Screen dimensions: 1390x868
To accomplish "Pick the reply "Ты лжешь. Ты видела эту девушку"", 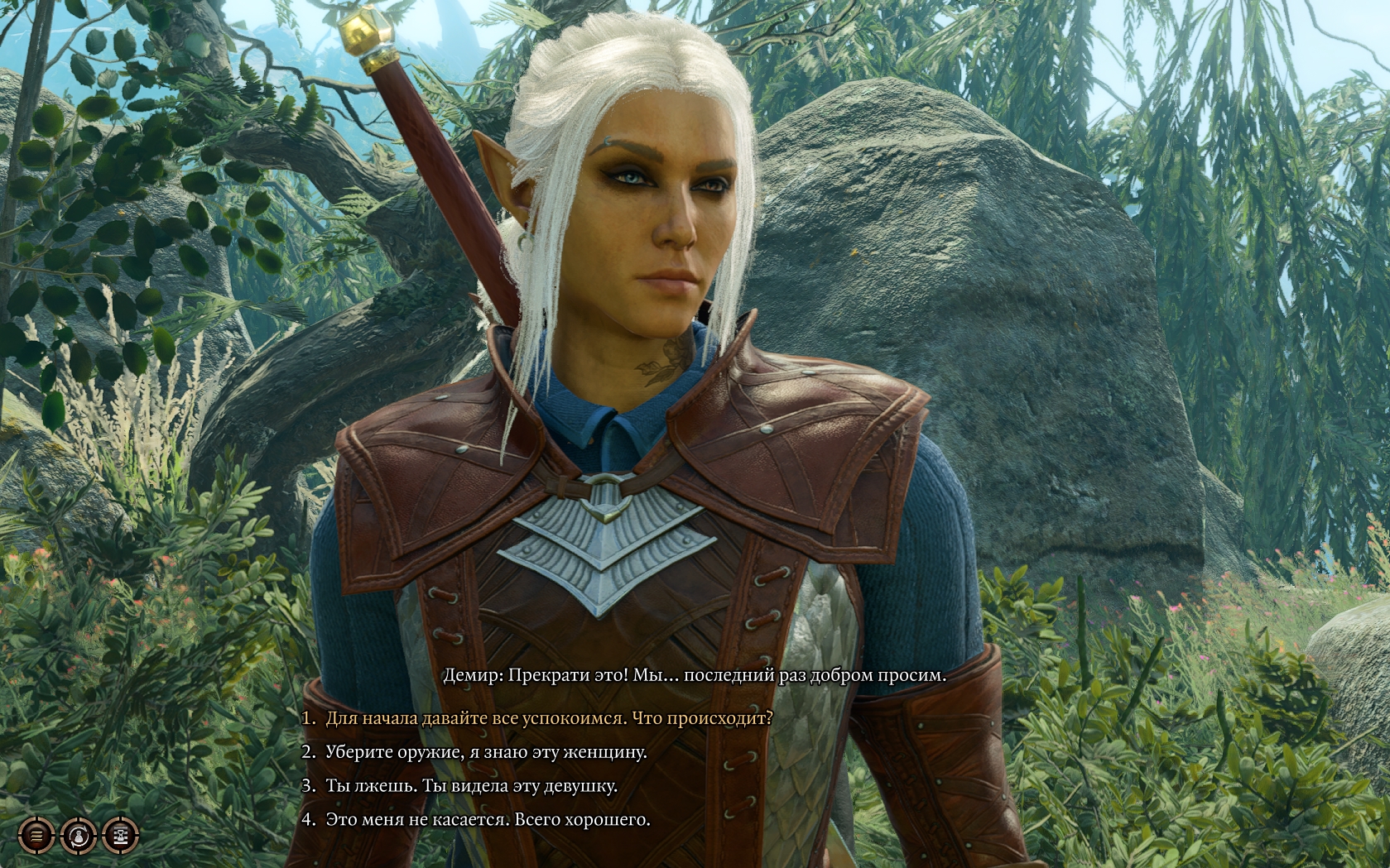I will click(471, 786).
